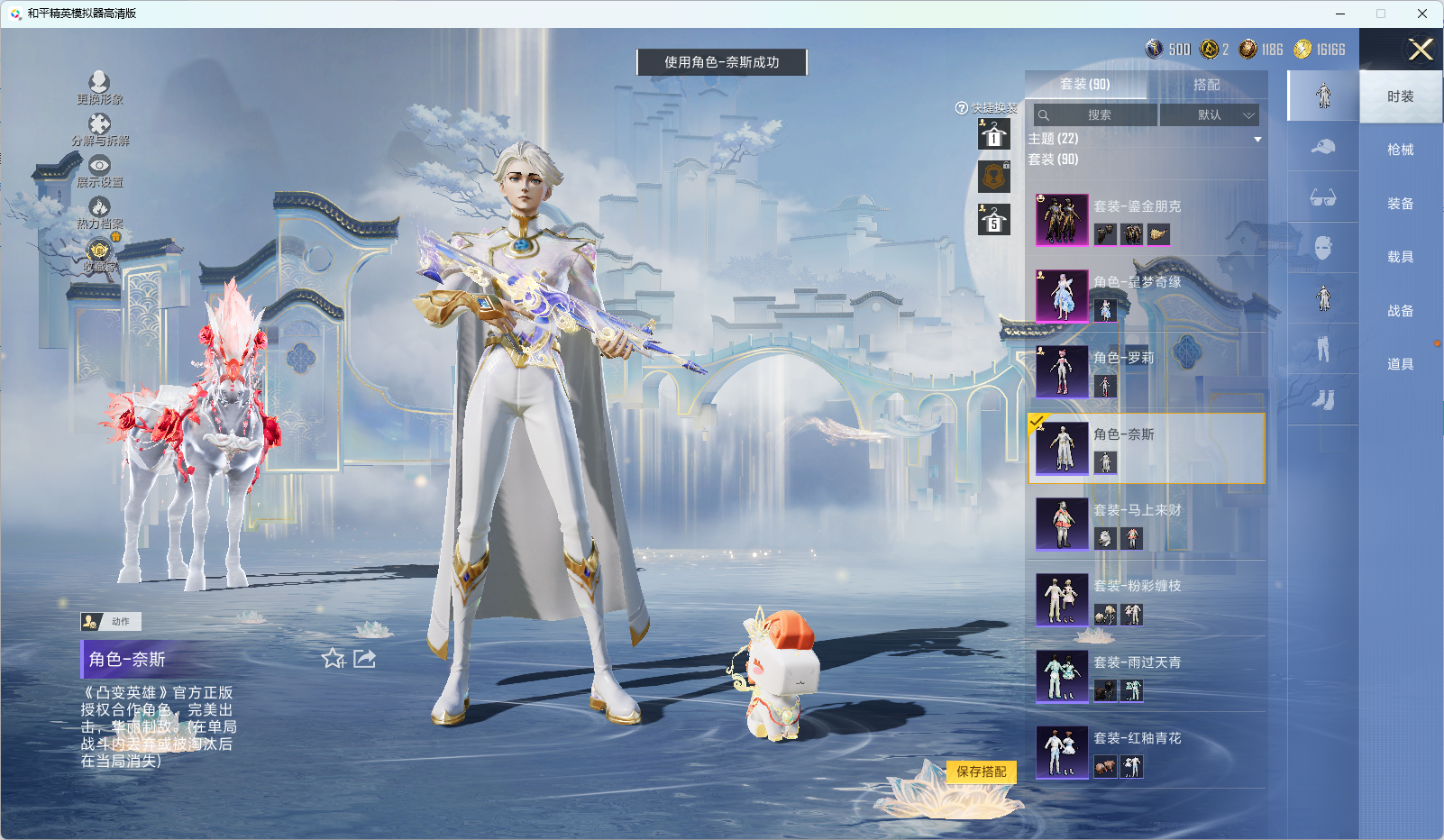The width and height of the screenshot is (1444, 840).
Task: Open the 默认 sort dropdown
Action: tap(1209, 115)
